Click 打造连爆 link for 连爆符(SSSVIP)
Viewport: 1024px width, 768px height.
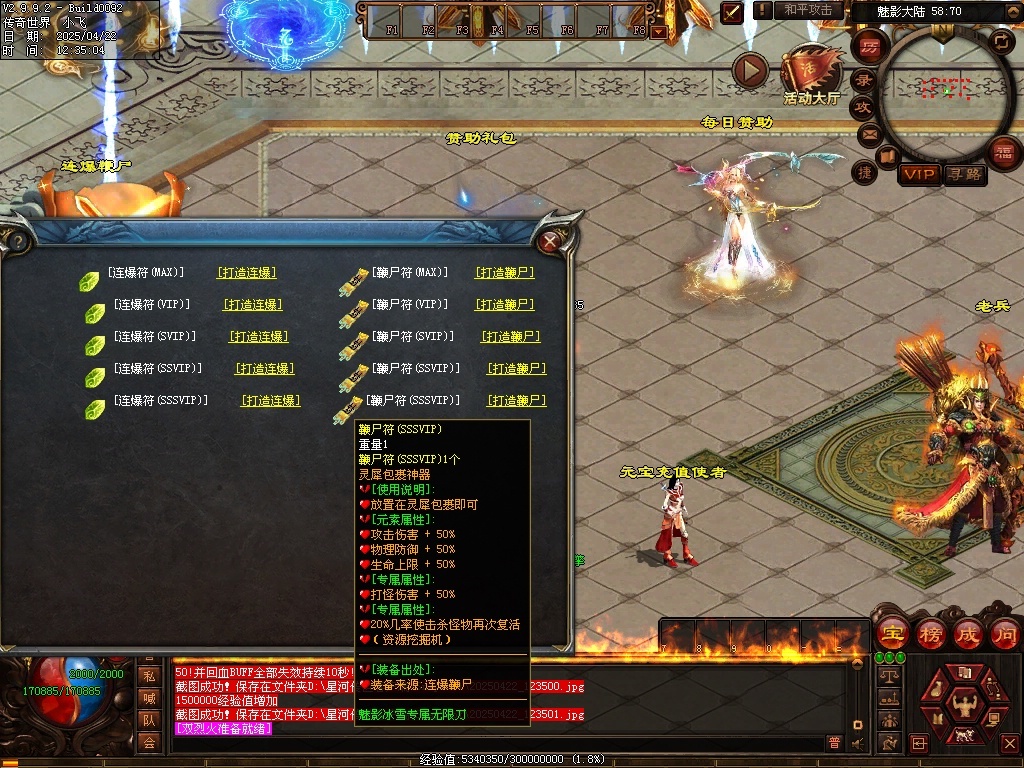tap(270, 400)
